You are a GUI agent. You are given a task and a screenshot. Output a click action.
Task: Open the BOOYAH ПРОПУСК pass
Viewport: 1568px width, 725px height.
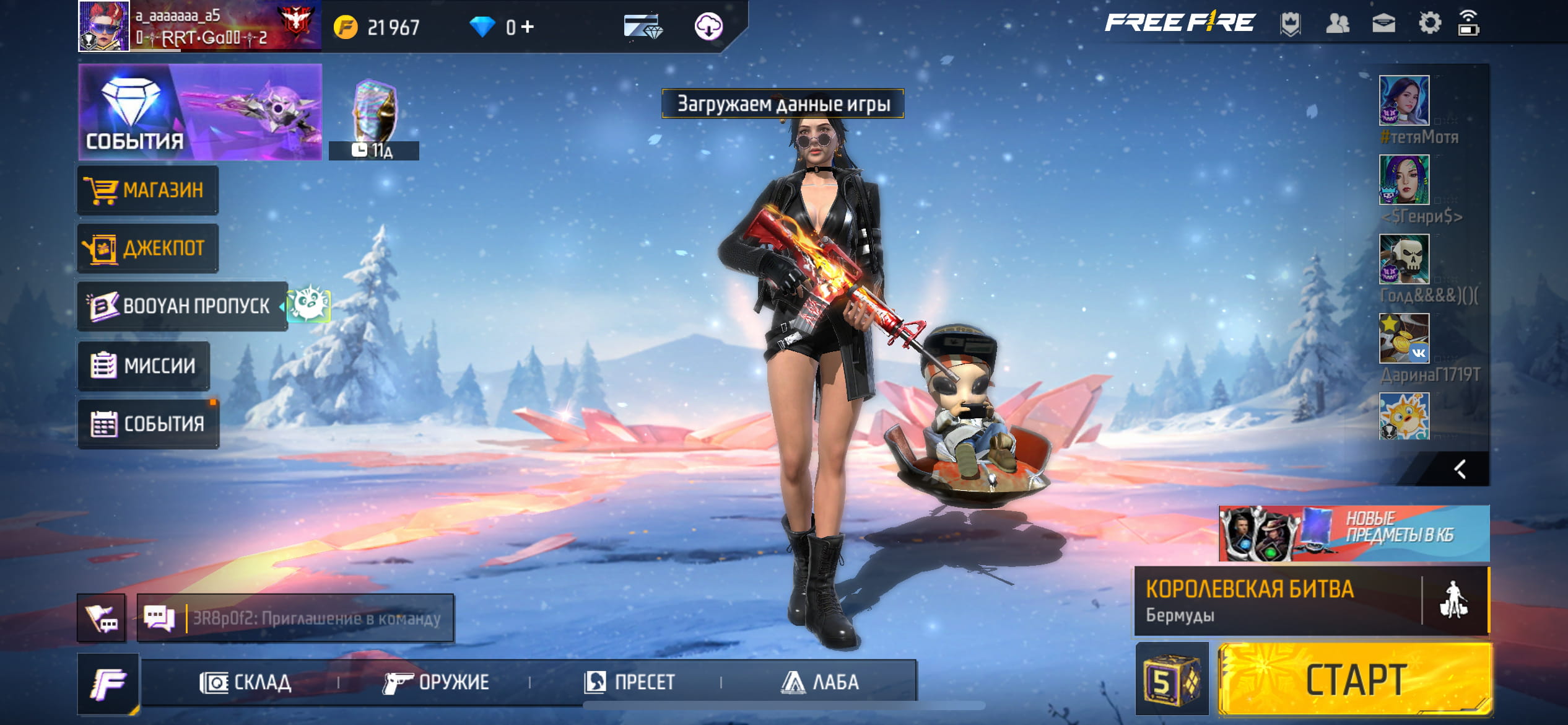pyautogui.click(x=182, y=306)
